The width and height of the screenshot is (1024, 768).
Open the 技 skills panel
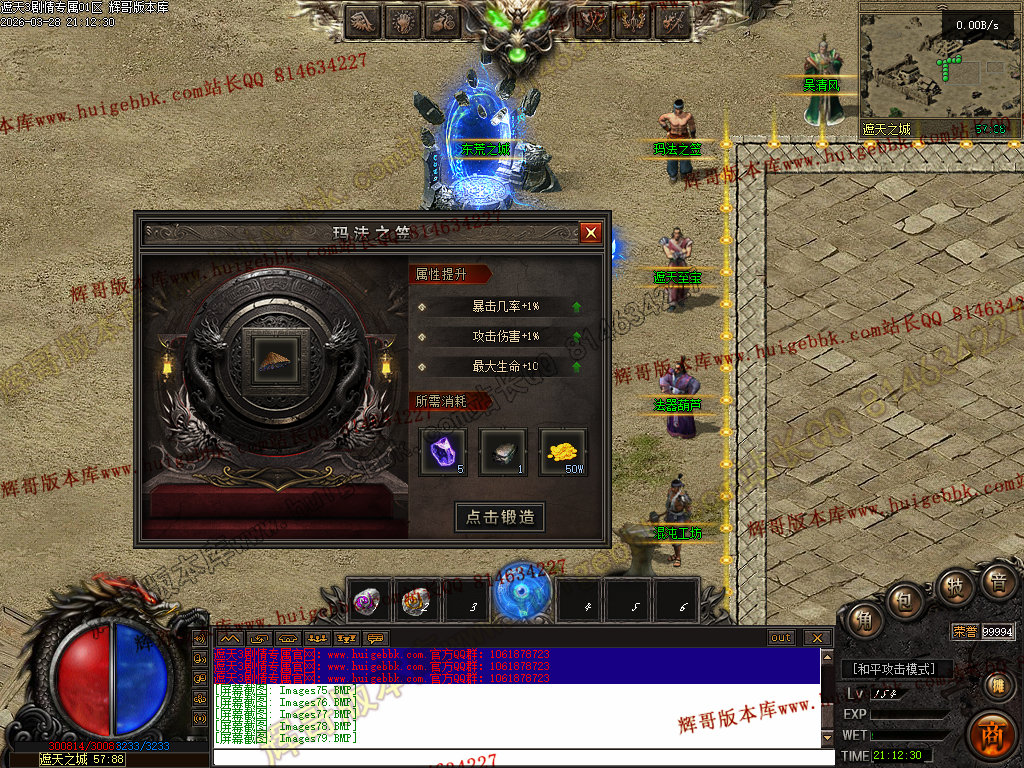click(x=955, y=587)
